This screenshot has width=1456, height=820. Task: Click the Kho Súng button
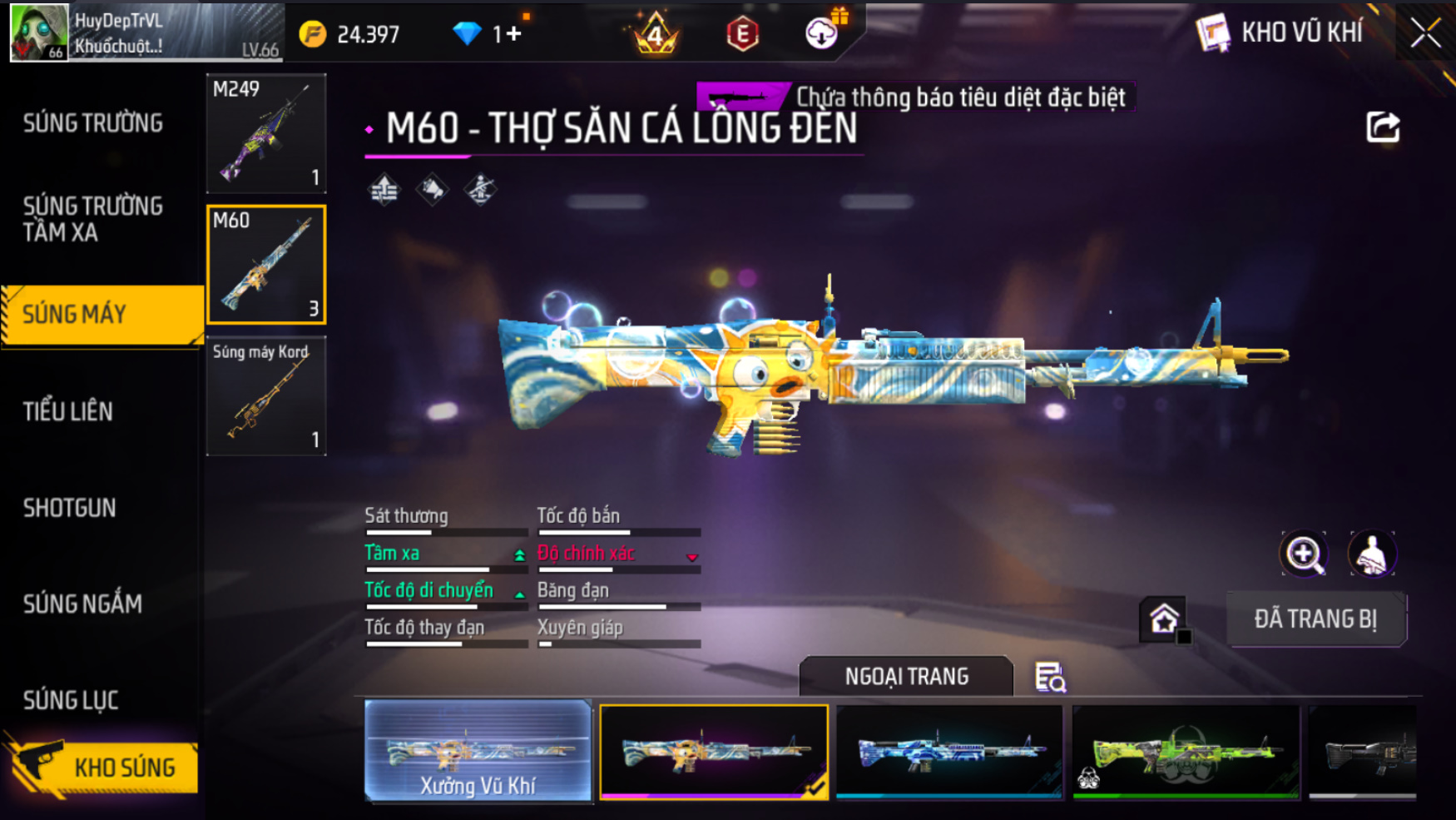104,768
